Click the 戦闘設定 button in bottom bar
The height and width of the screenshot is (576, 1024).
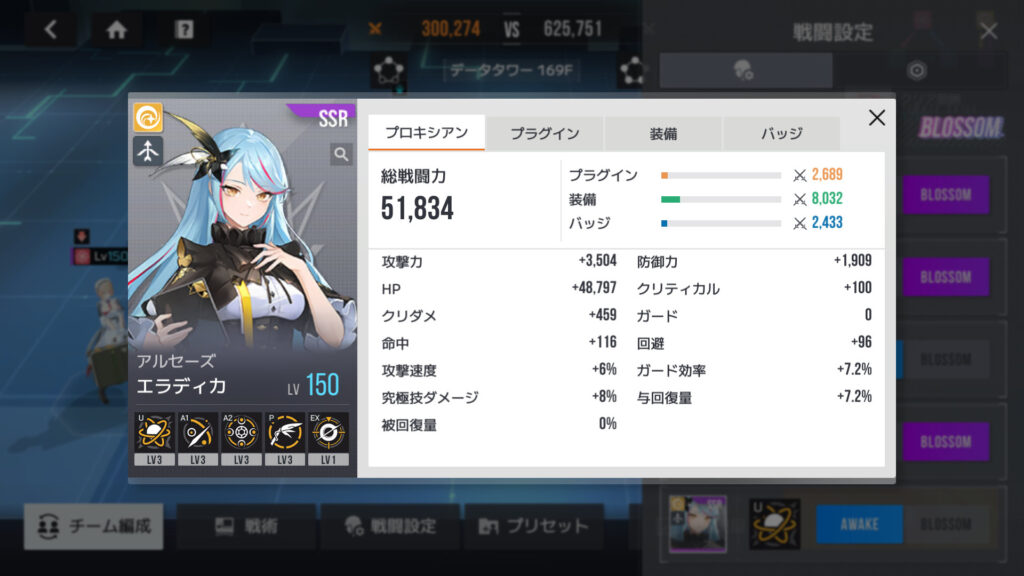(x=390, y=526)
